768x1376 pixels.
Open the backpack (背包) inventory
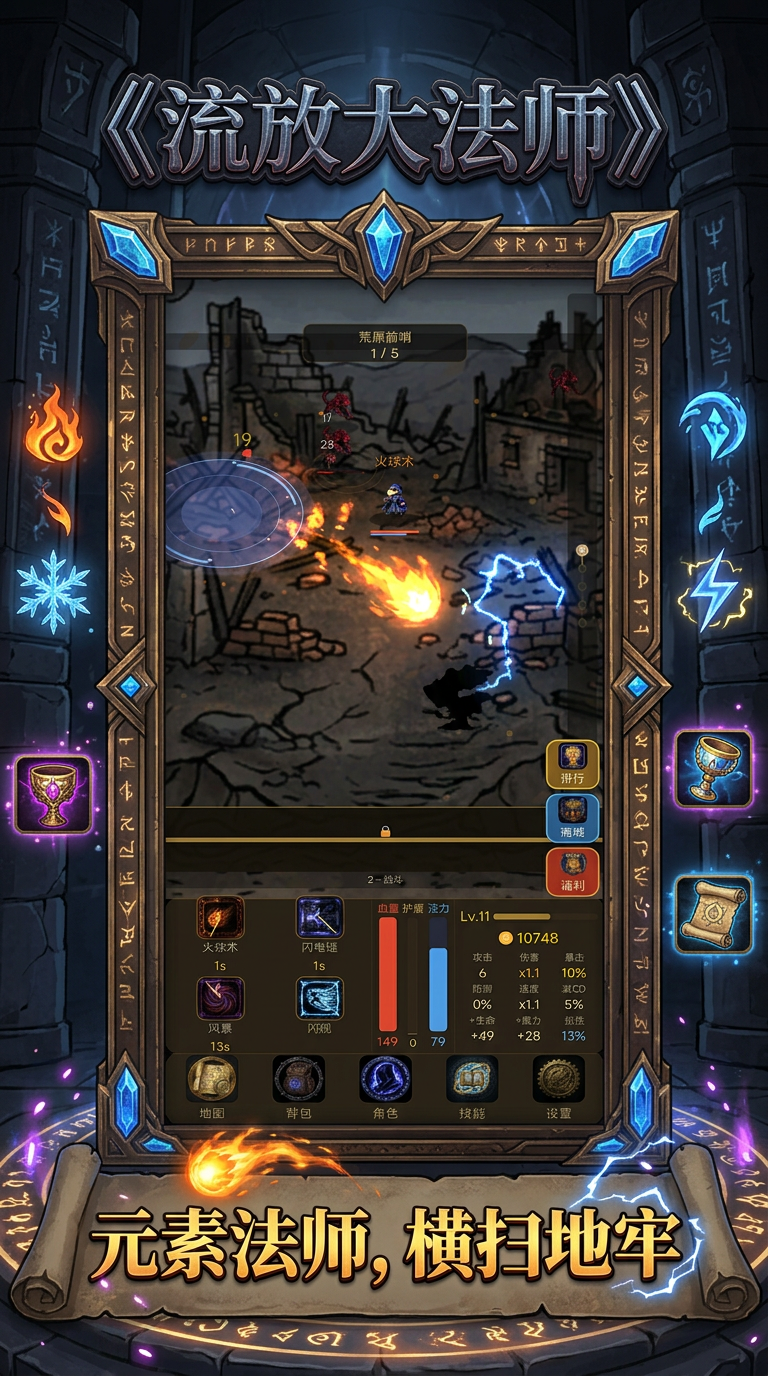coord(298,1081)
